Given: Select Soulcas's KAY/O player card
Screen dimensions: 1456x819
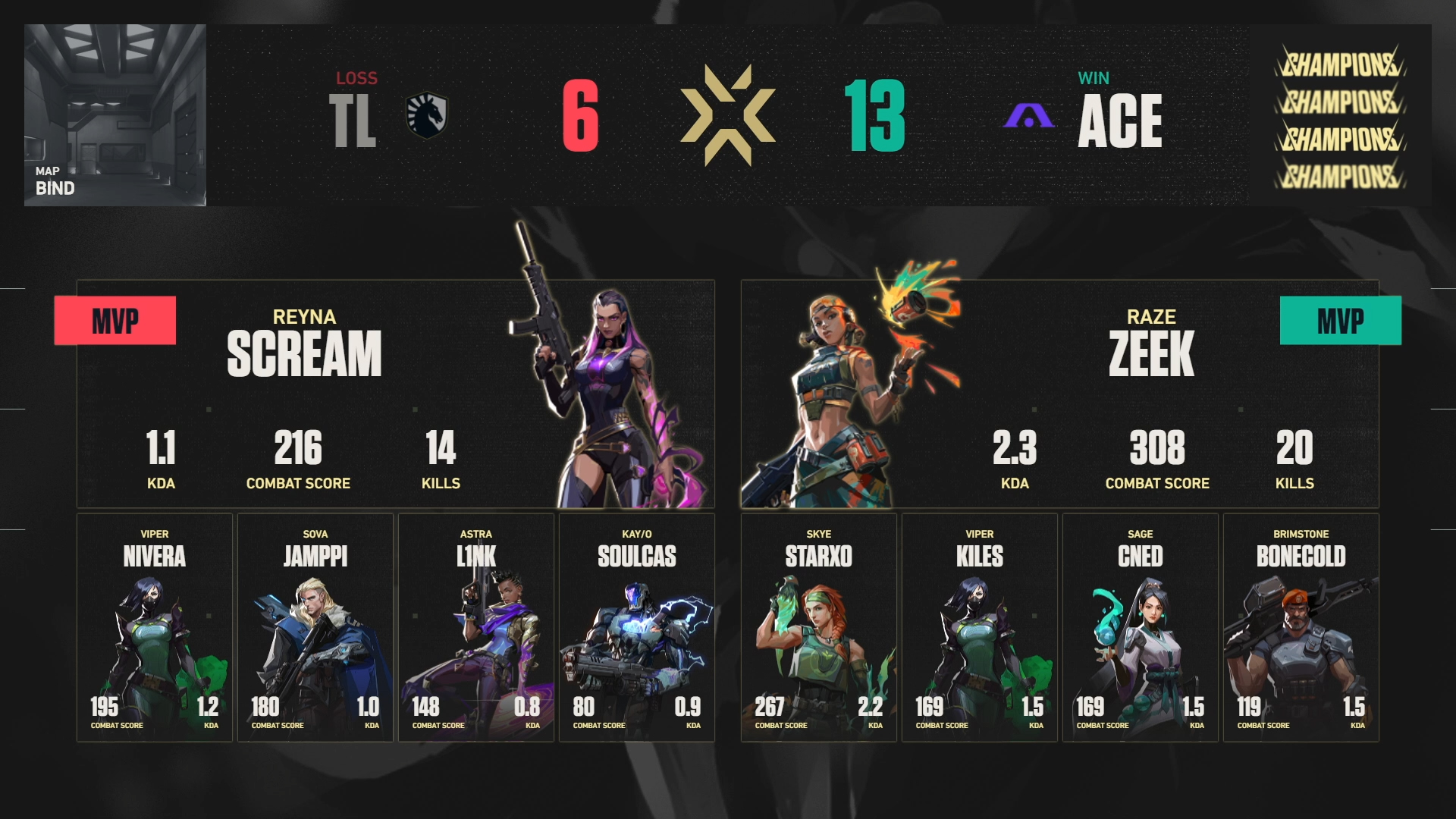Looking at the screenshot, I should tap(637, 628).
